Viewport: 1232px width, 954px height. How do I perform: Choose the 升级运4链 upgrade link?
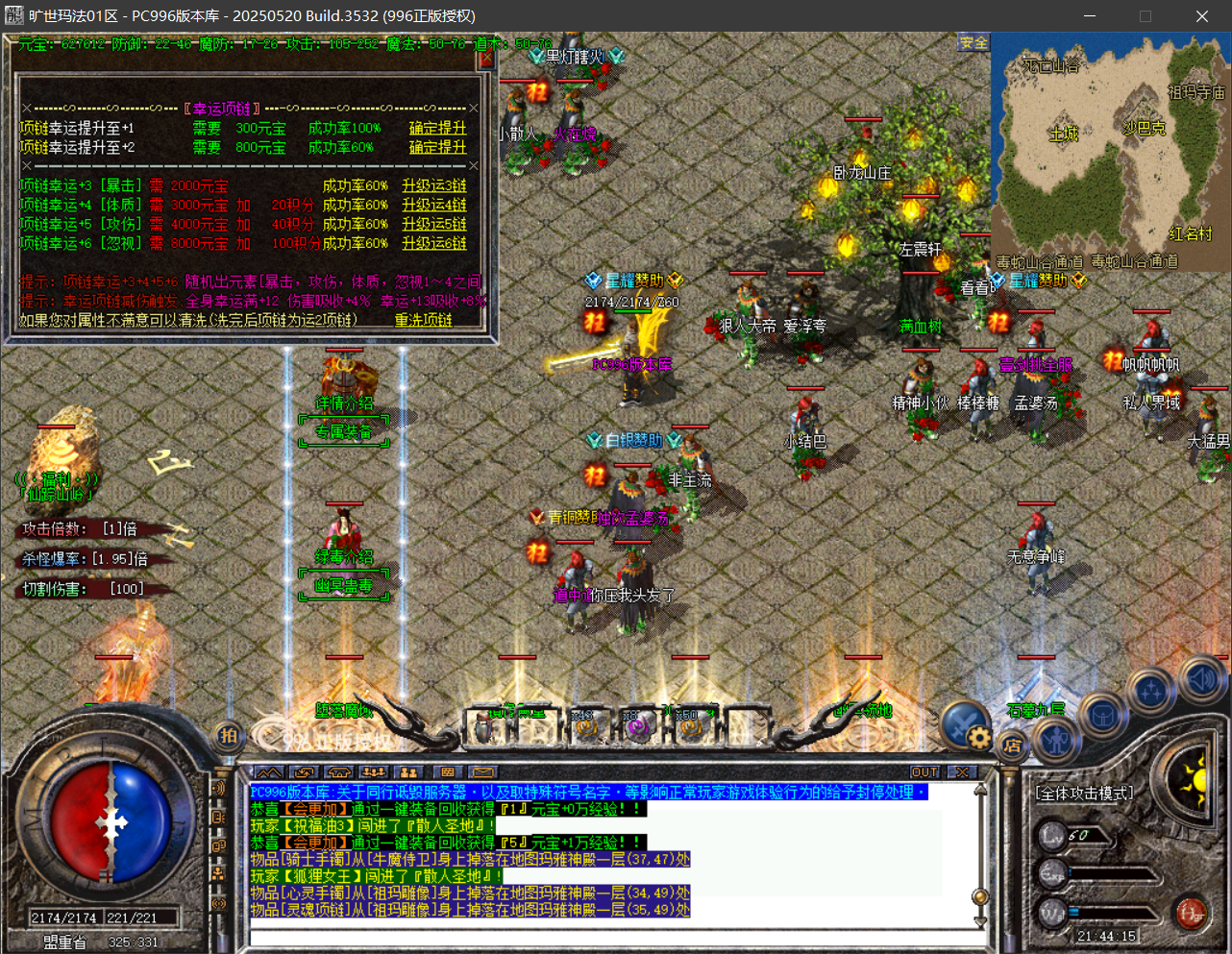434,205
